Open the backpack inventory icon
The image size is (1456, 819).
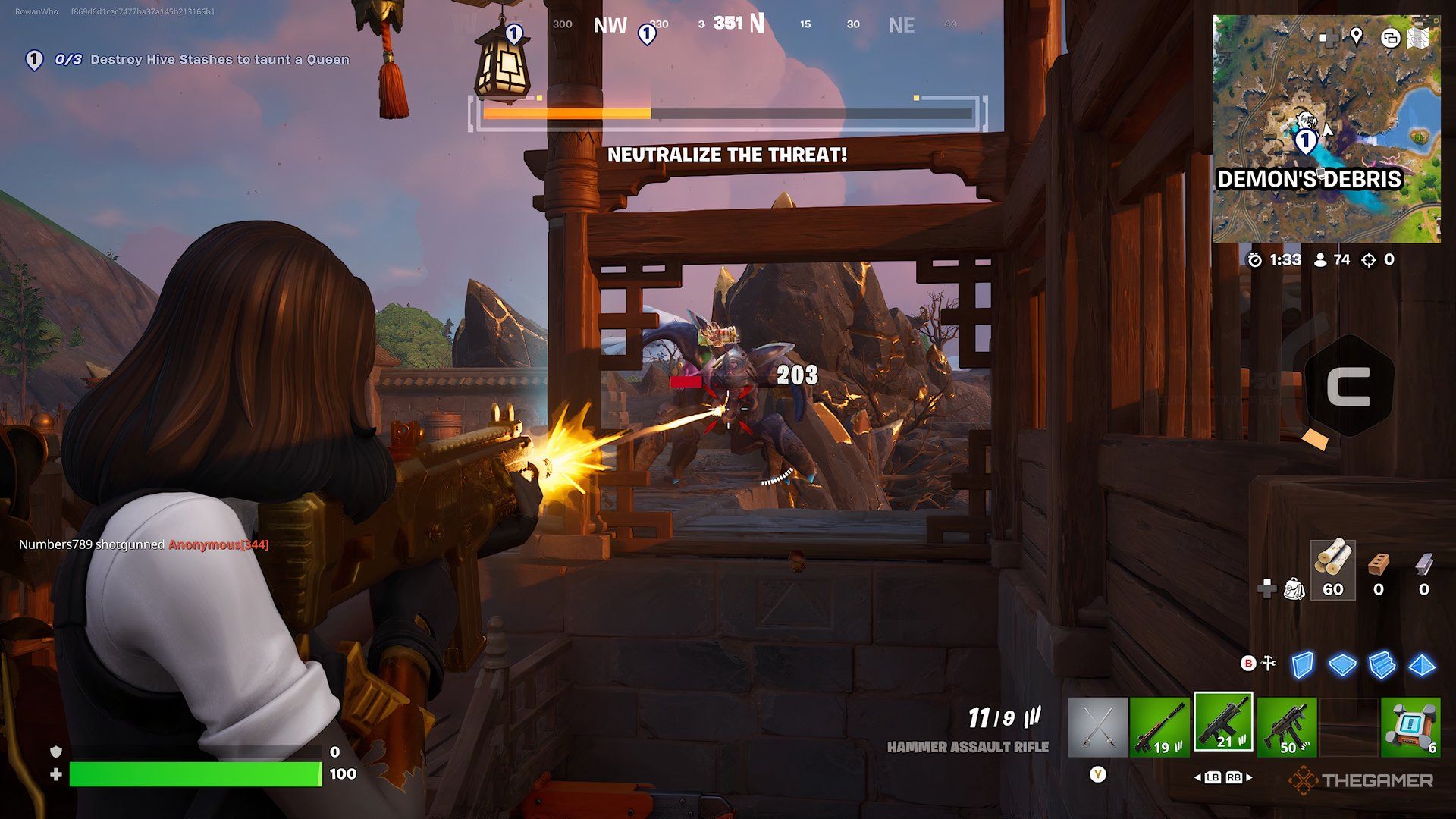(x=1294, y=591)
